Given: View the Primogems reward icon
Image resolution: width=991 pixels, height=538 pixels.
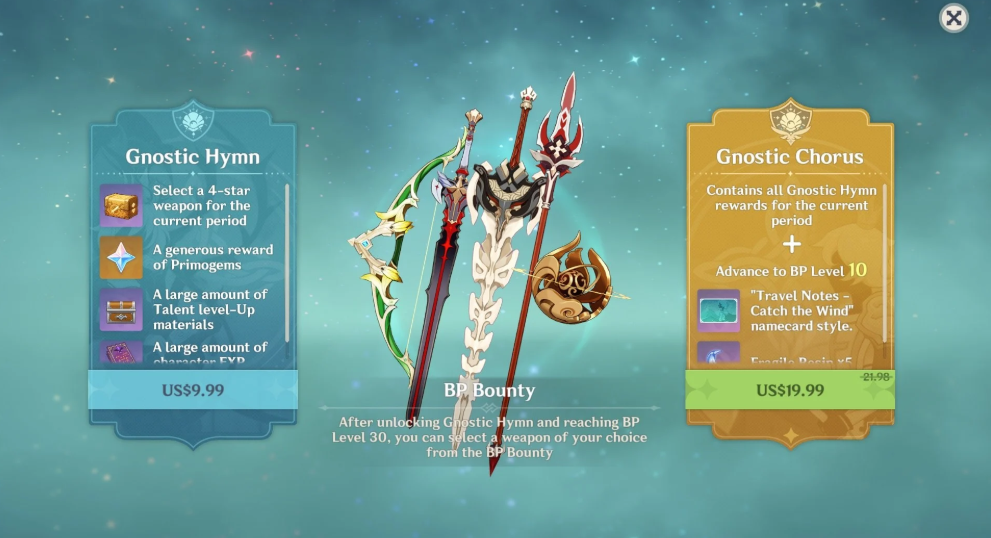Looking at the screenshot, I should point(121,257).
